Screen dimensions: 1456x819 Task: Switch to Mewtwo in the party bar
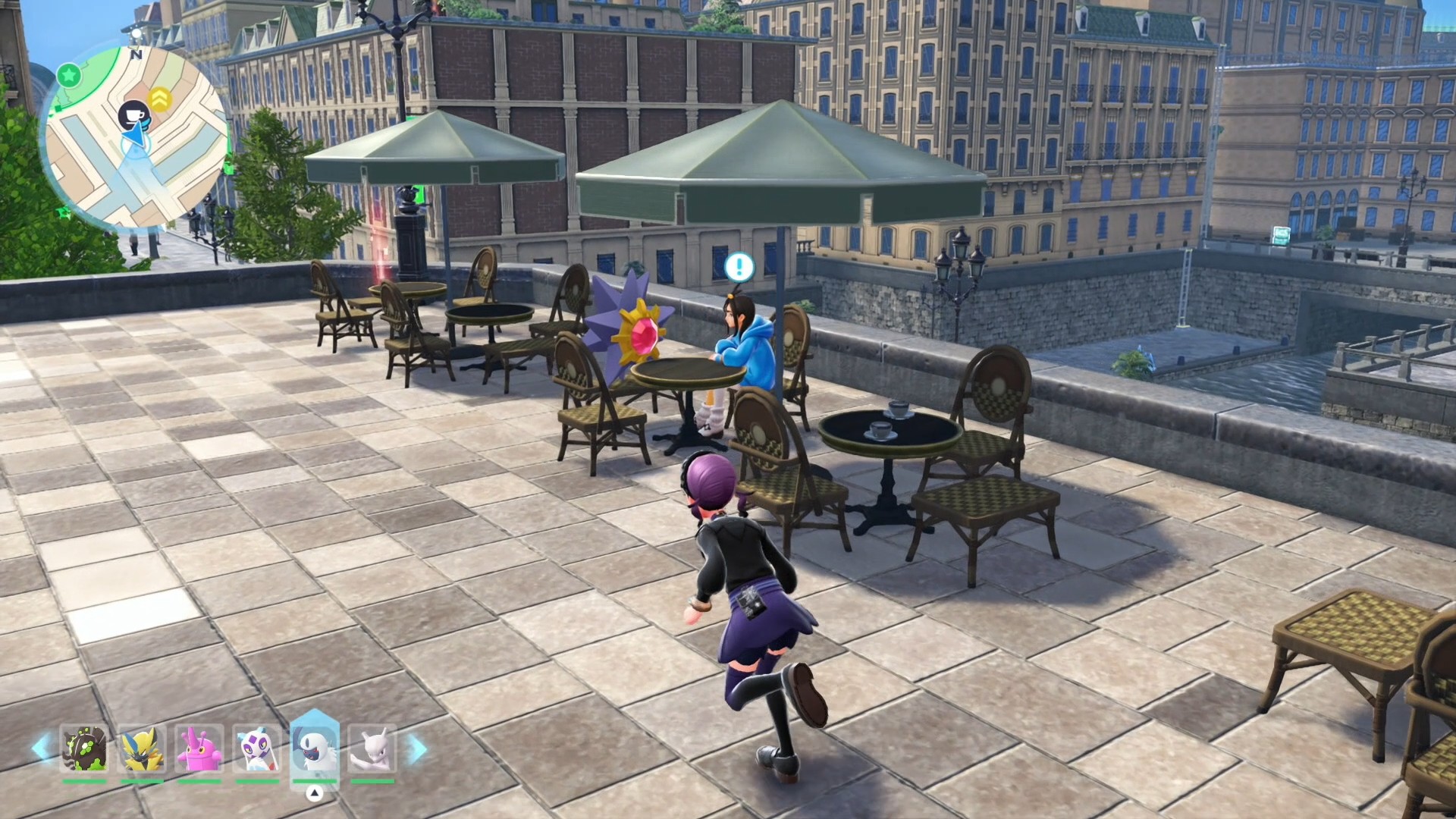point(372,749)
